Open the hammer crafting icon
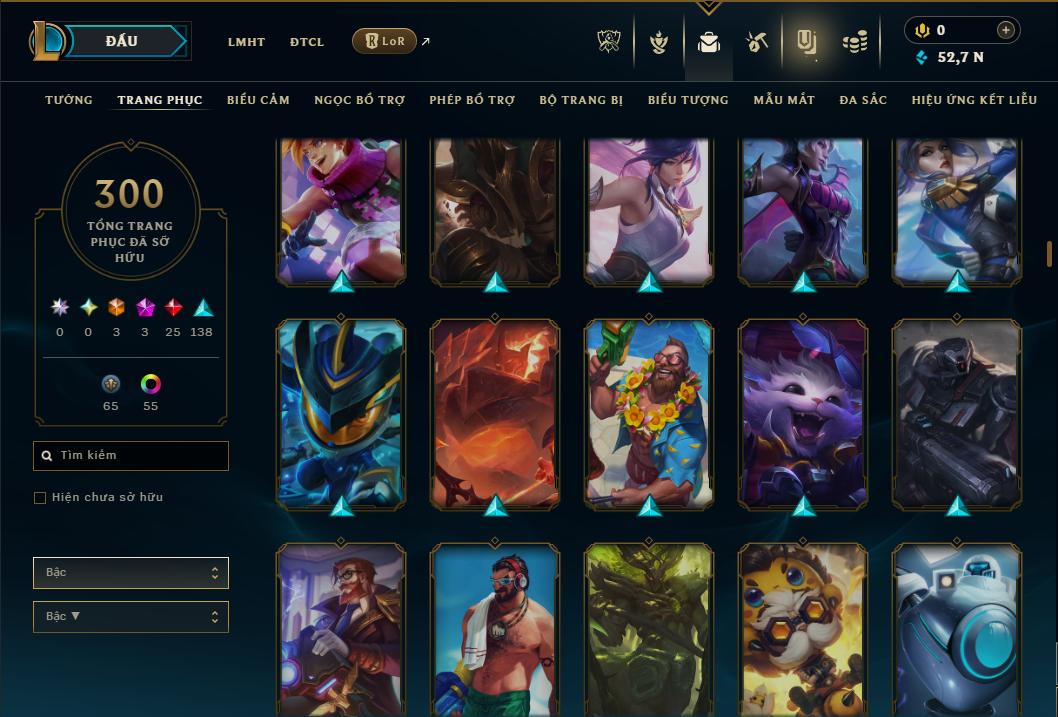1058x717 pixels. (x=756, y=42)
